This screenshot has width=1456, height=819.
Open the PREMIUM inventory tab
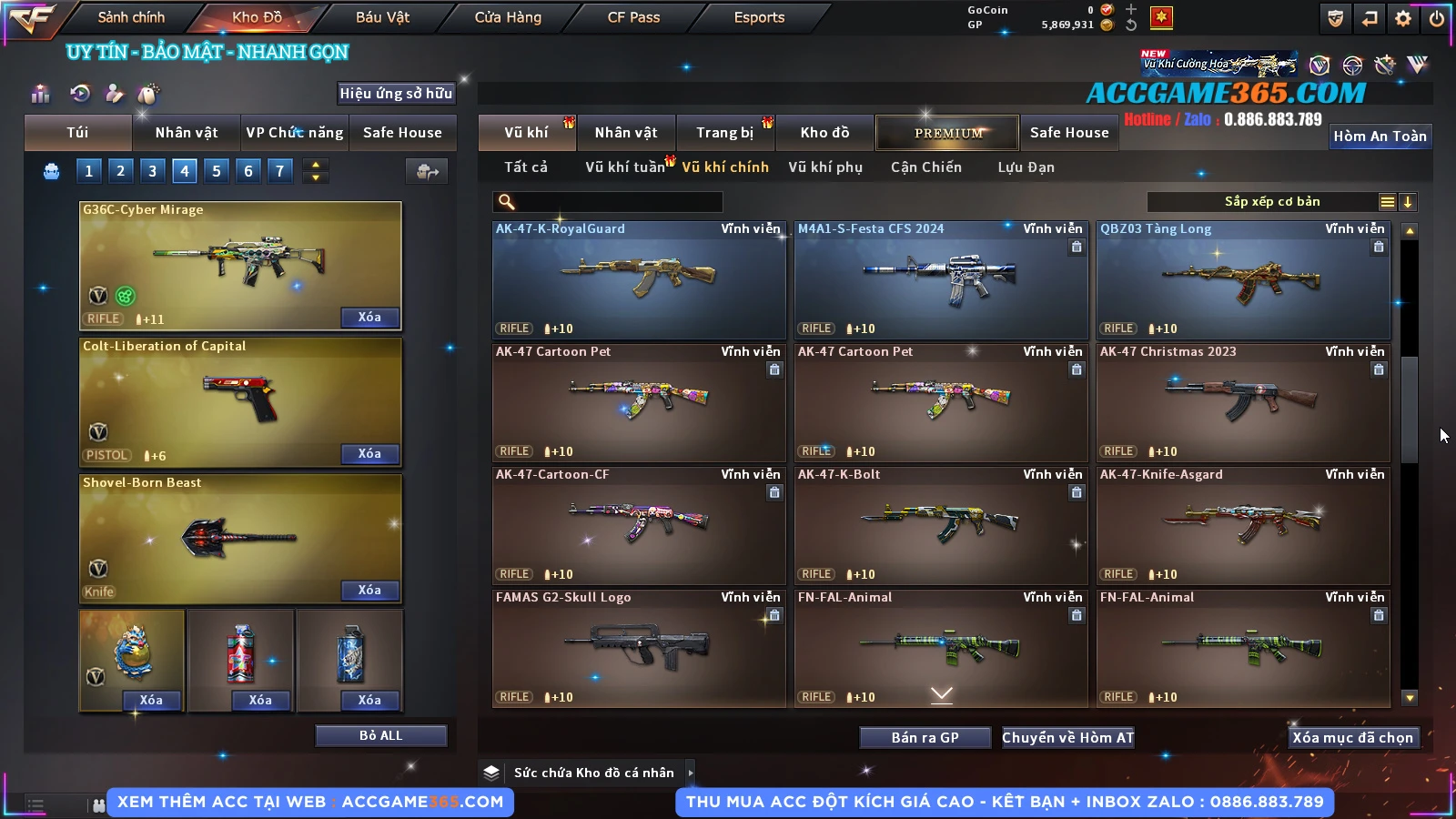[x=947, y=133]
